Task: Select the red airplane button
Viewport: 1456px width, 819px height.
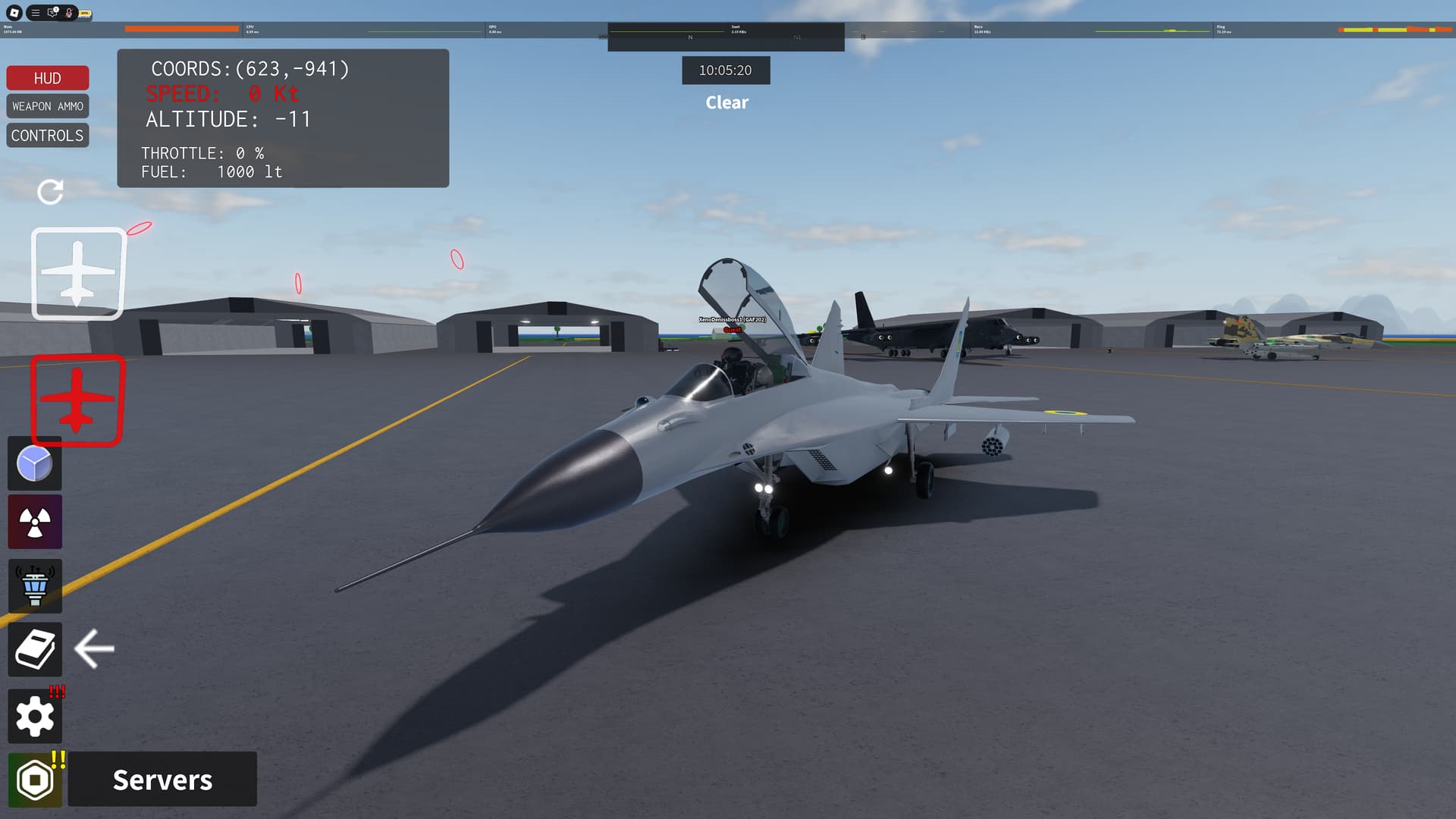Action: [77, 400]
